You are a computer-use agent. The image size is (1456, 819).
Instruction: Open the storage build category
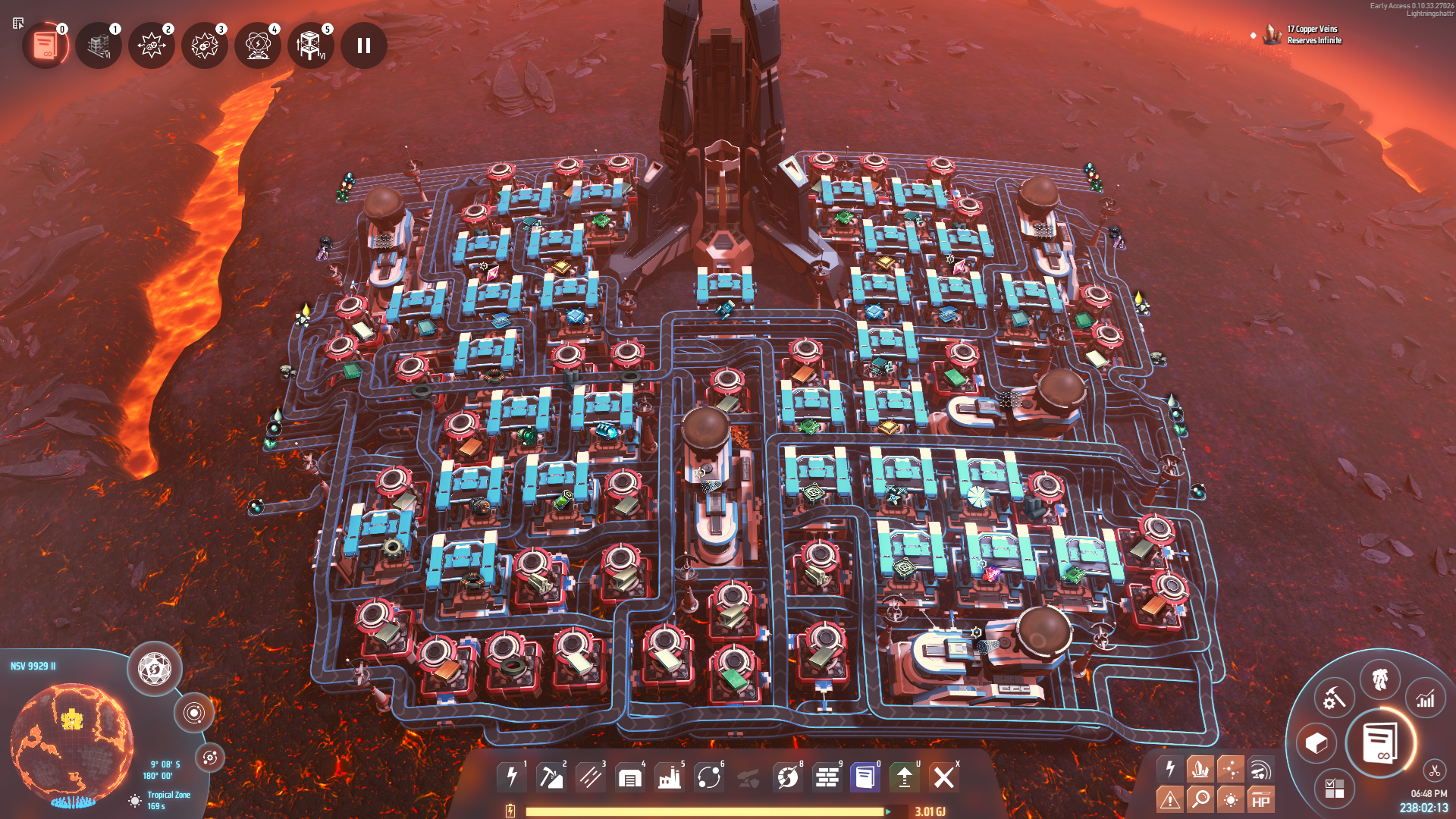coord(630,777)
